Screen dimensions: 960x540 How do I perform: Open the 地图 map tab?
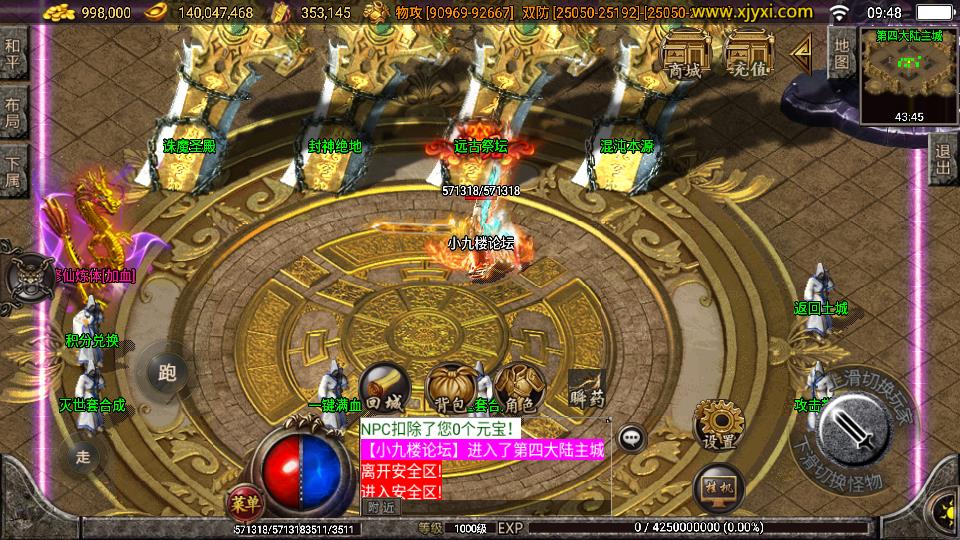tap(842, 50)
